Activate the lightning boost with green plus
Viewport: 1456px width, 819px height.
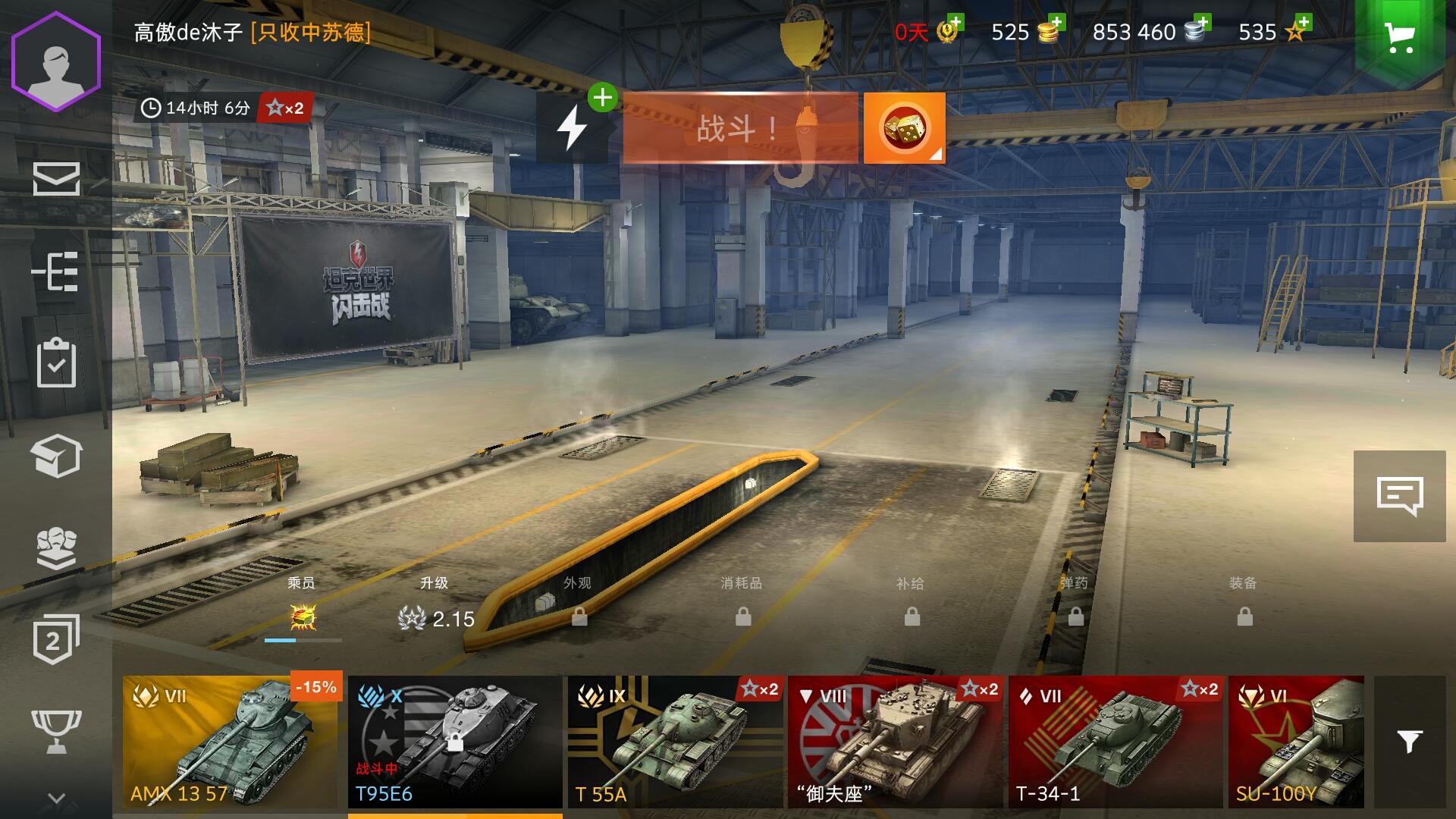coord(573,127)
